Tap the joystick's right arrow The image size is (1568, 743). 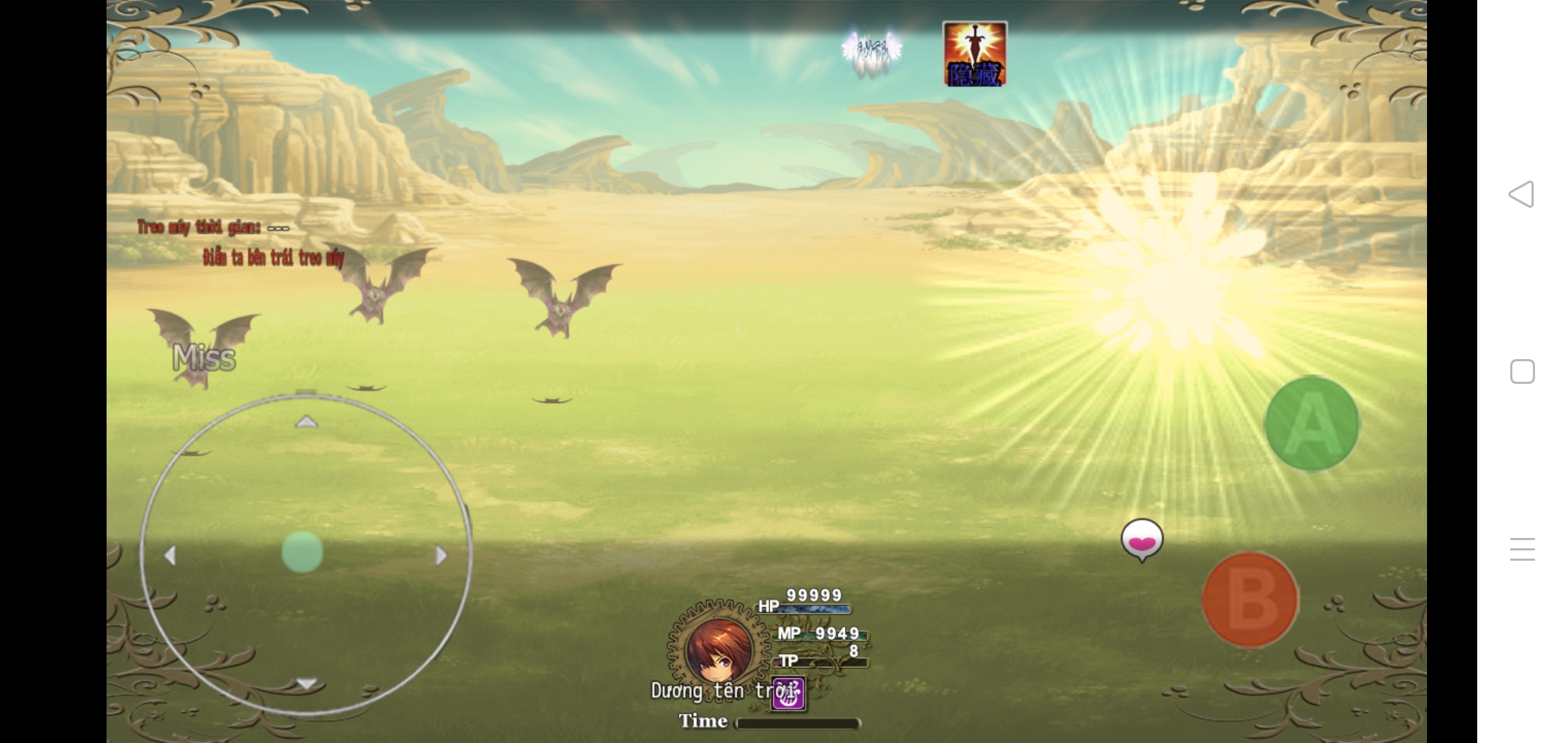coord(441,555)
